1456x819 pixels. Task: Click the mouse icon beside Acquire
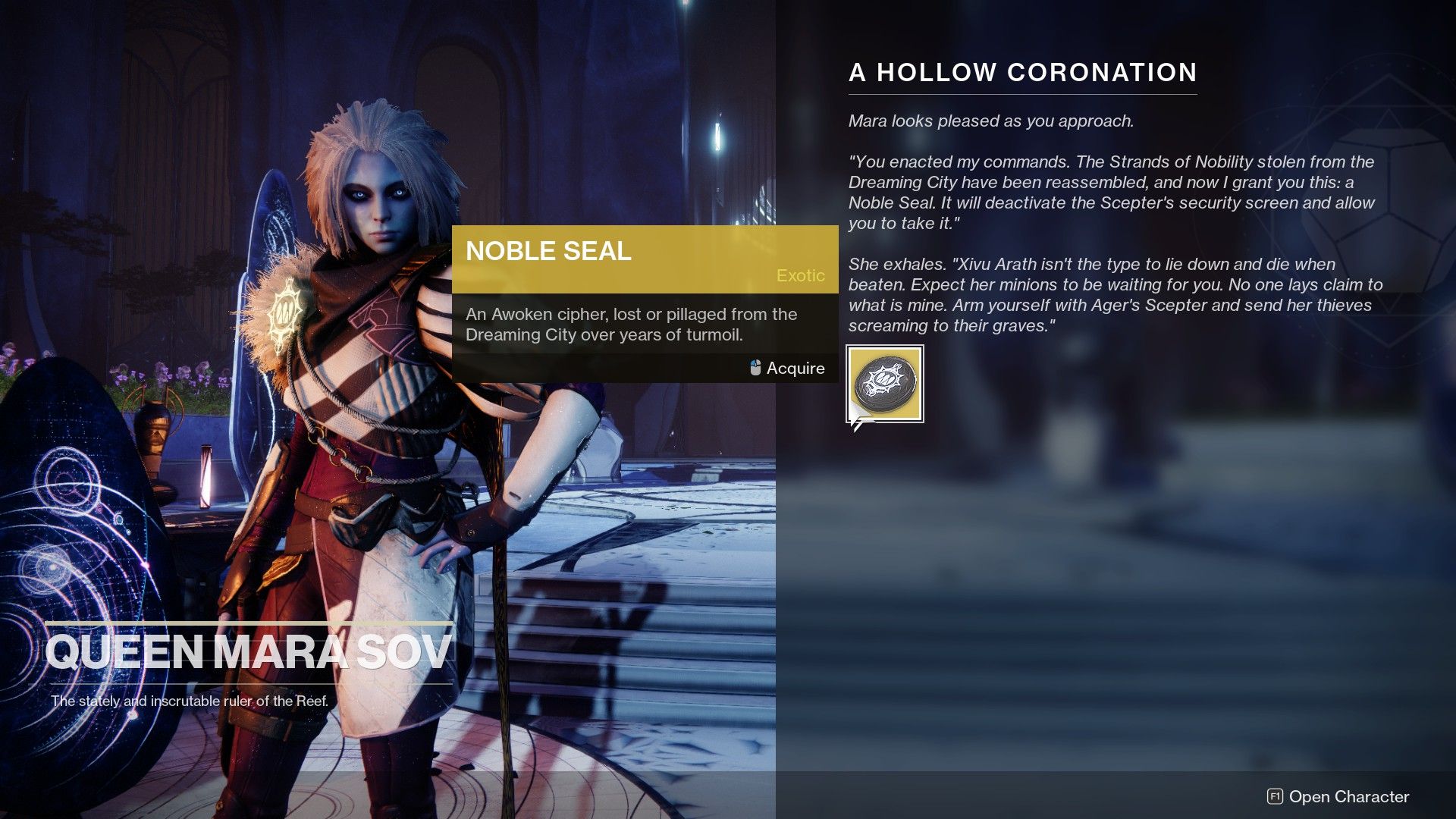click(754, 368)
